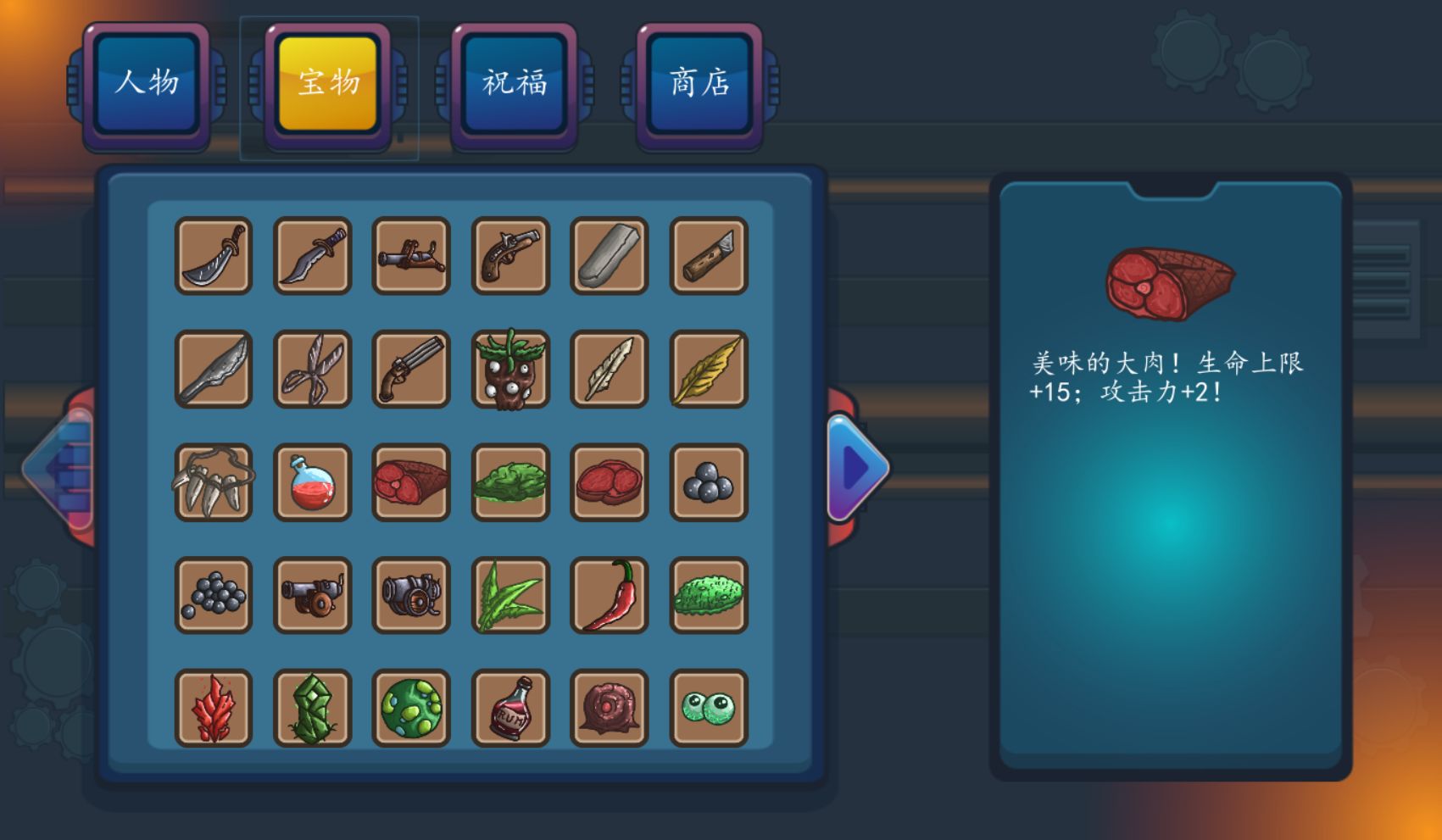Screen dimensions: 1442x840
Task: Select the mandrake root icon
Action: (x=510, y=370)
